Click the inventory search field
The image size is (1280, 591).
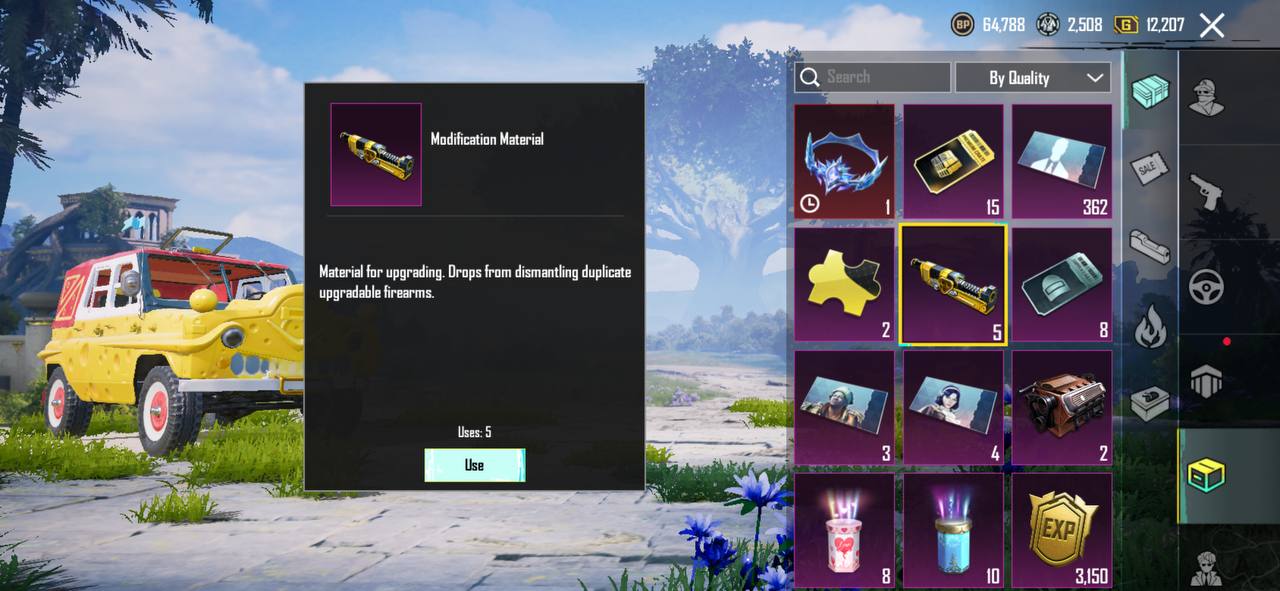872,77
